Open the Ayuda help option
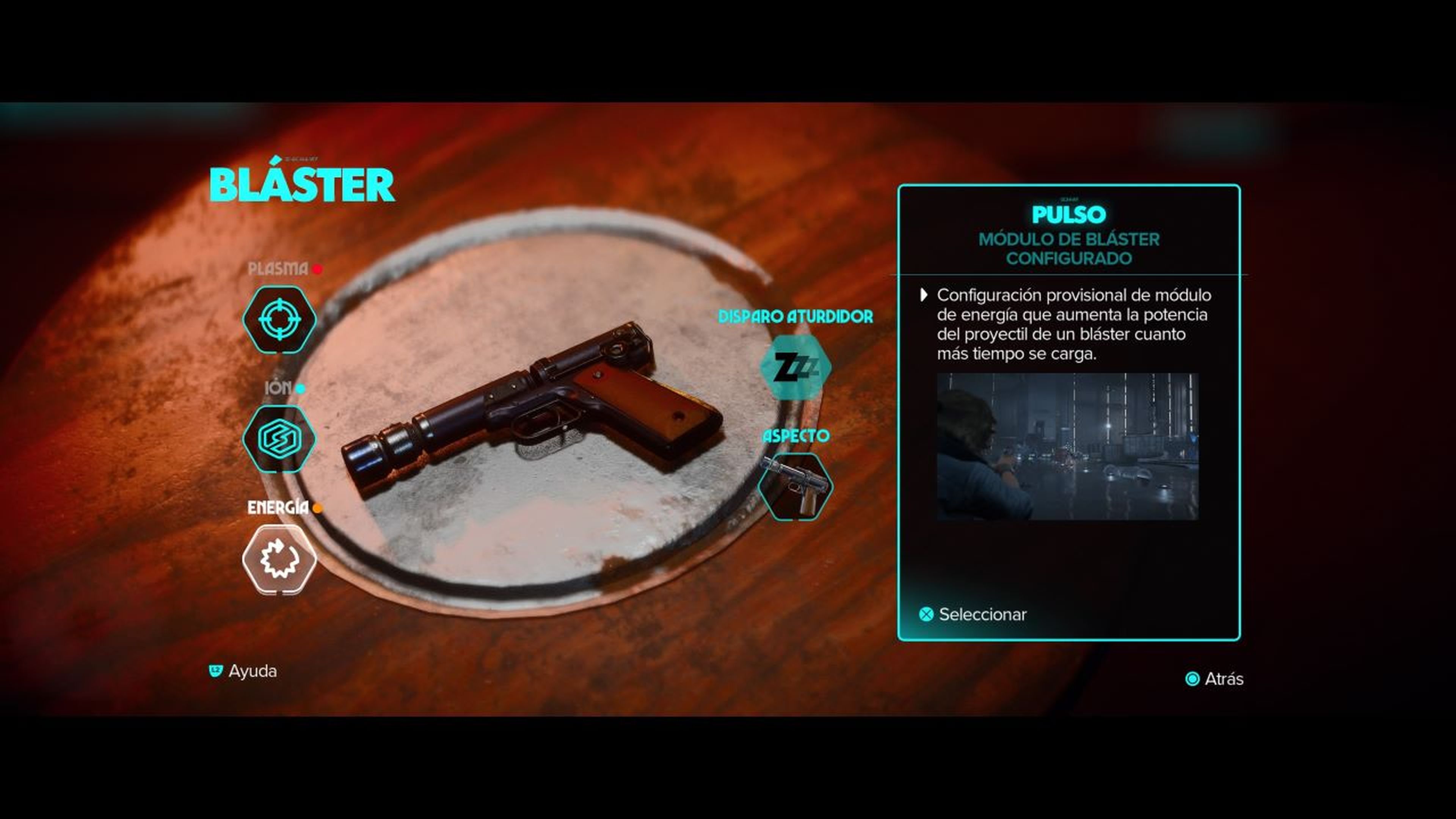The width and height of the screenshot is (1456, 819). pos(243,672)
